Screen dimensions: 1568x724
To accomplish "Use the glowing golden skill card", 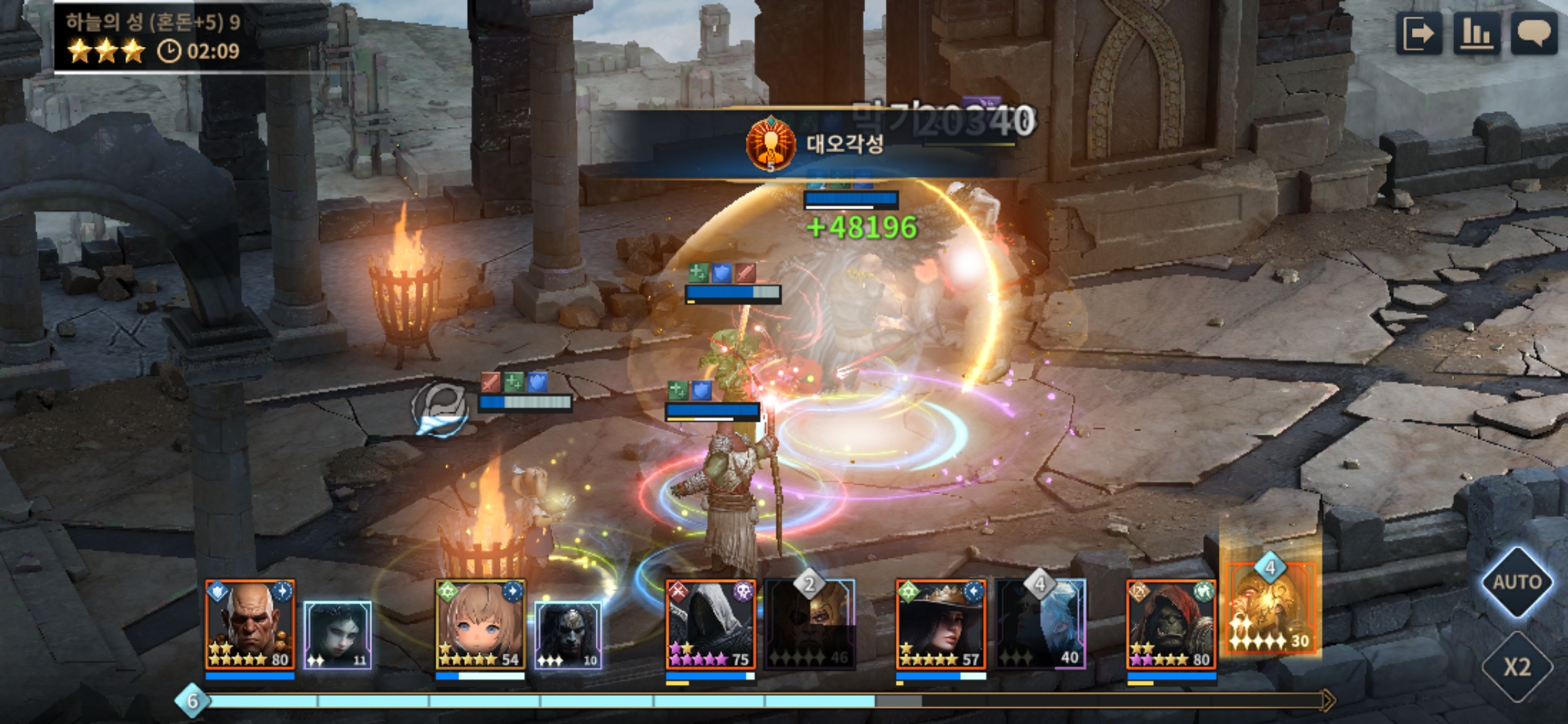I will tap(1270, 609).
